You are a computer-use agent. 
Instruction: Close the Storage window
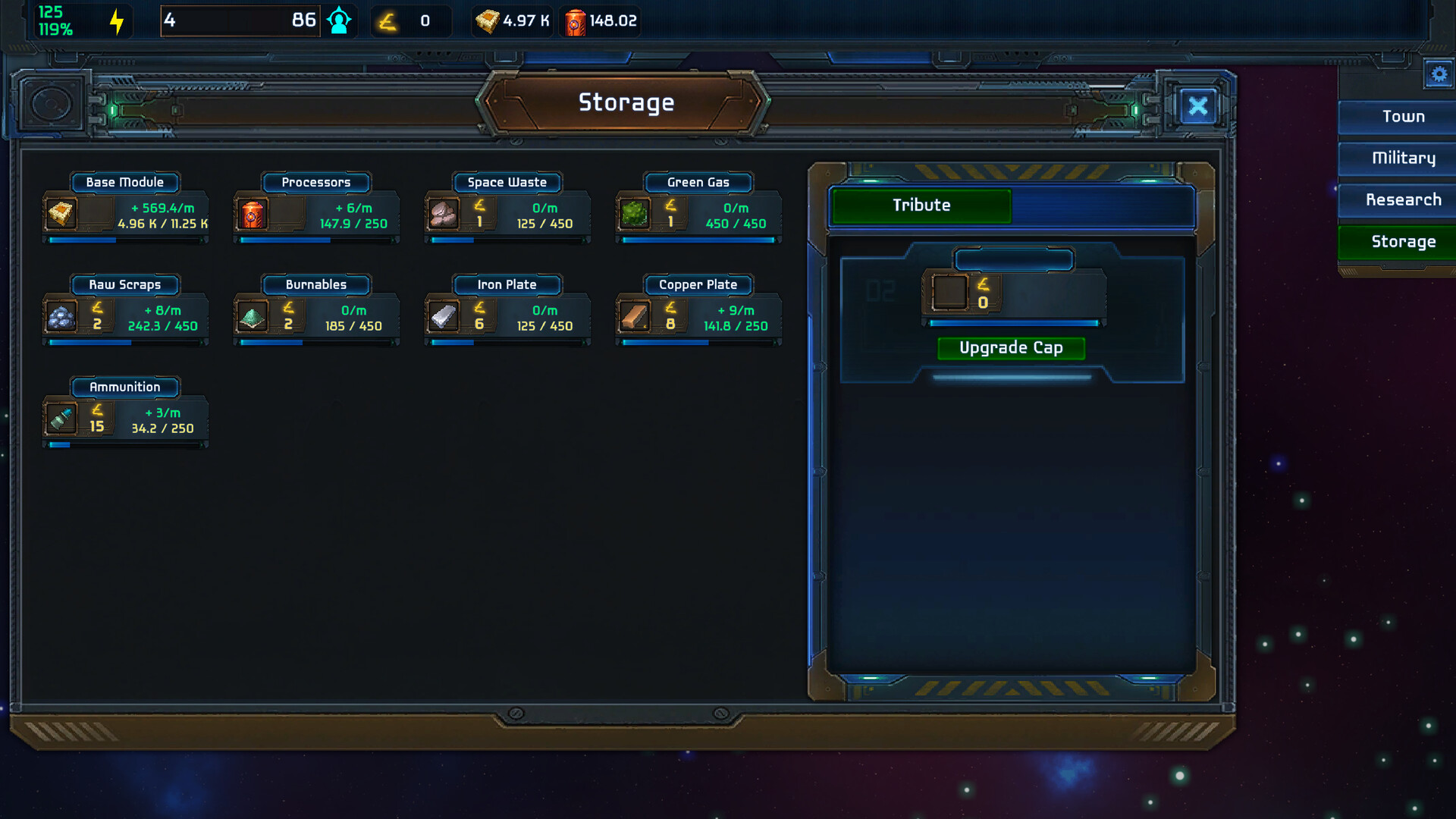pyautogui.click(x=1198, y=106)
